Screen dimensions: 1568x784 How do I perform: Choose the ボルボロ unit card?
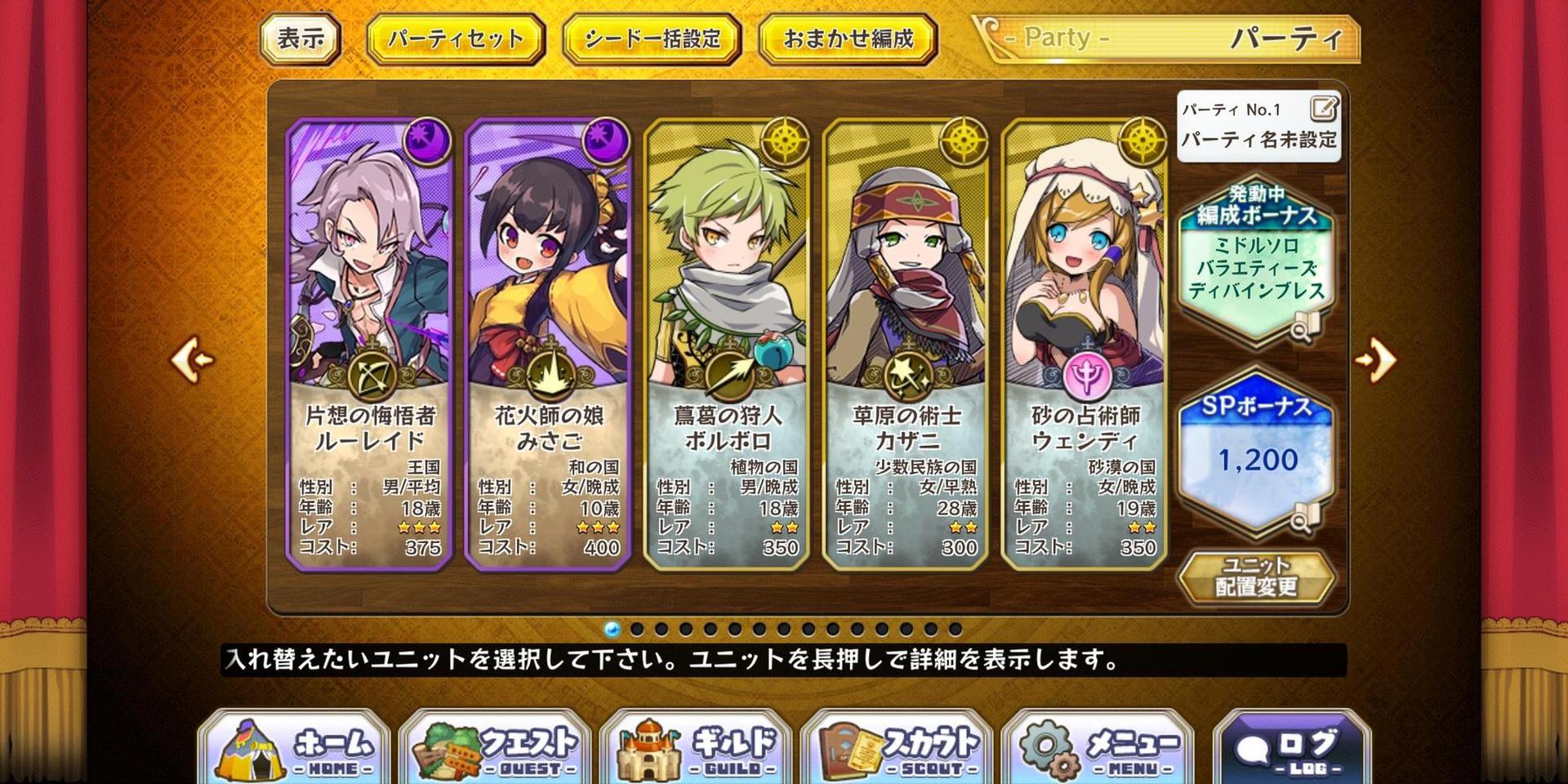727,343
